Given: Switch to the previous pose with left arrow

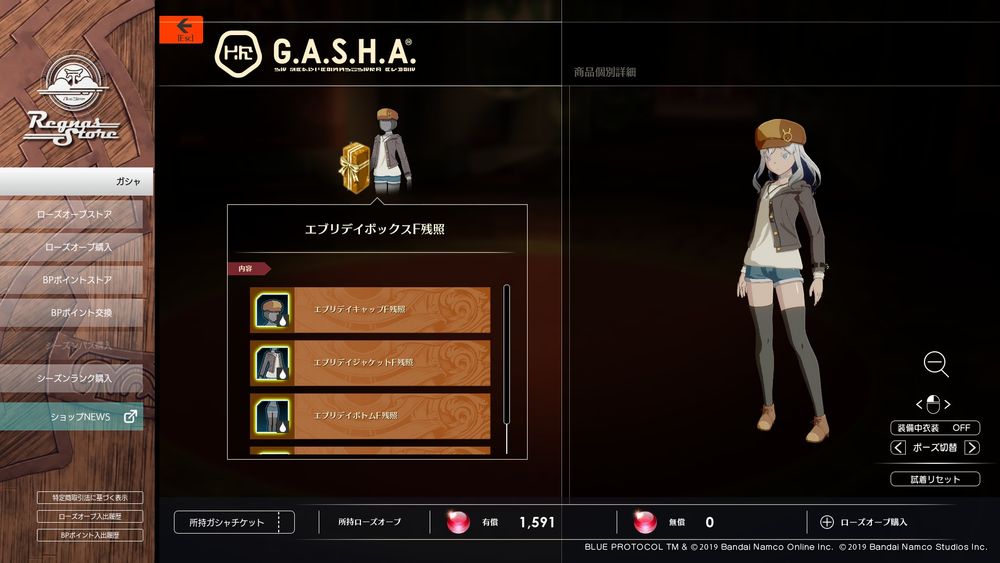Looking at the screenshot, I should pos(898,448).
